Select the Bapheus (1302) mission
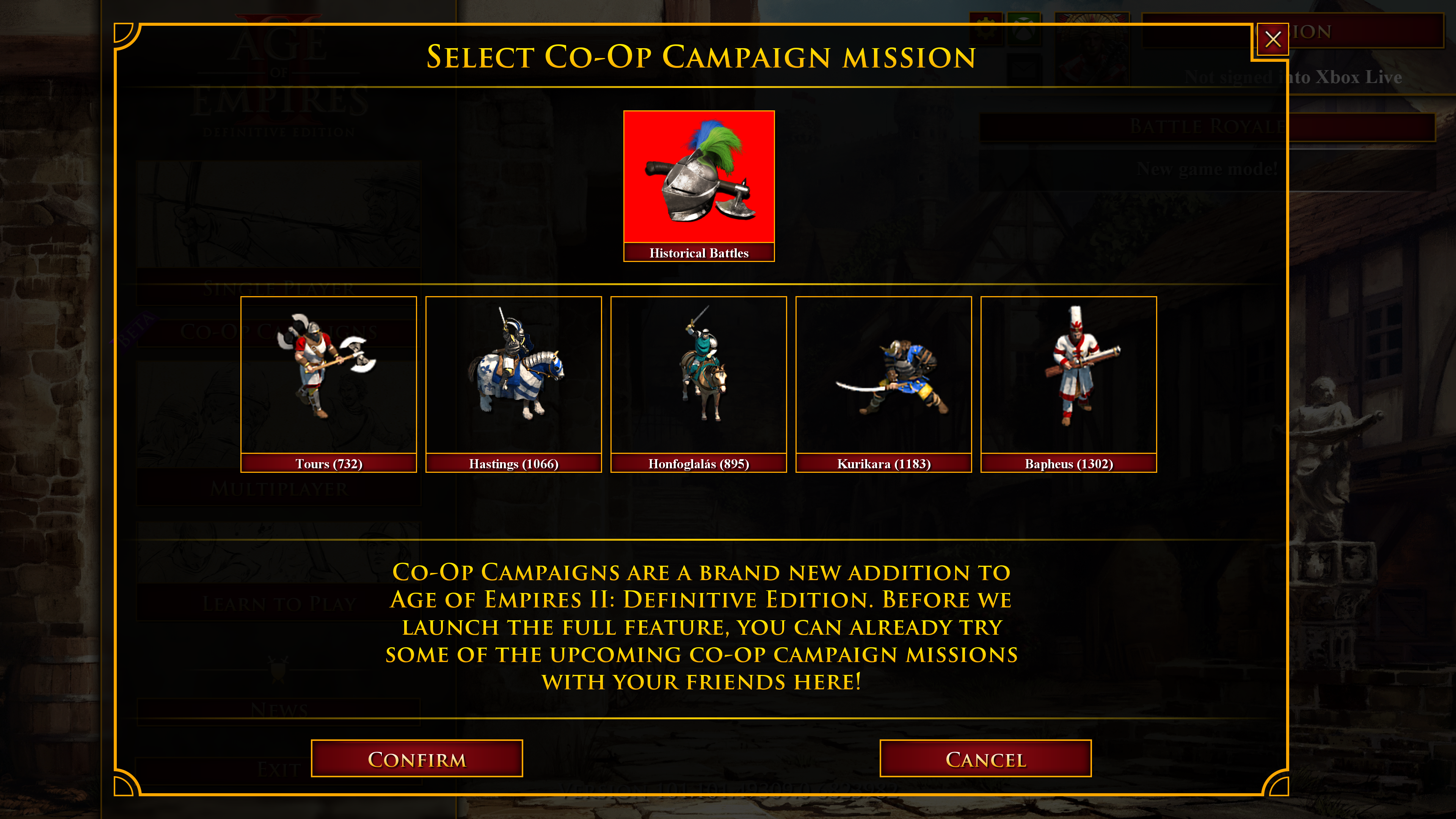The height and width of the screenshot is (819, 1456). pyautogui.click(x=1068, y=384)
